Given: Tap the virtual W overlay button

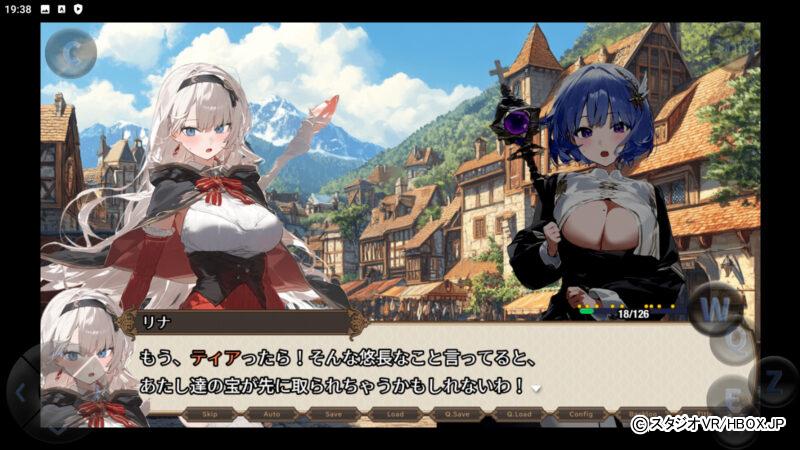Looking at the screenshot, I should [x=716, y=306].
